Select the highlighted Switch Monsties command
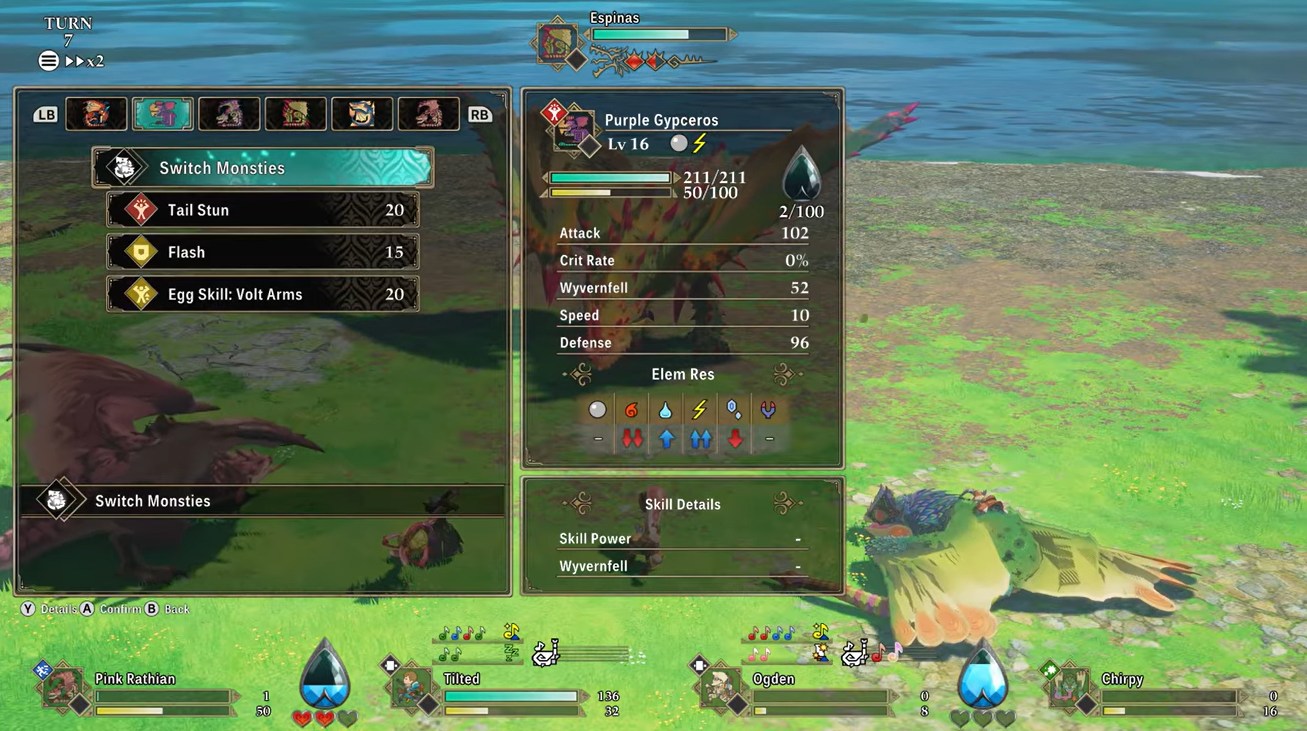This screenshot has width=1307, height=731. [x=263, y=168]
